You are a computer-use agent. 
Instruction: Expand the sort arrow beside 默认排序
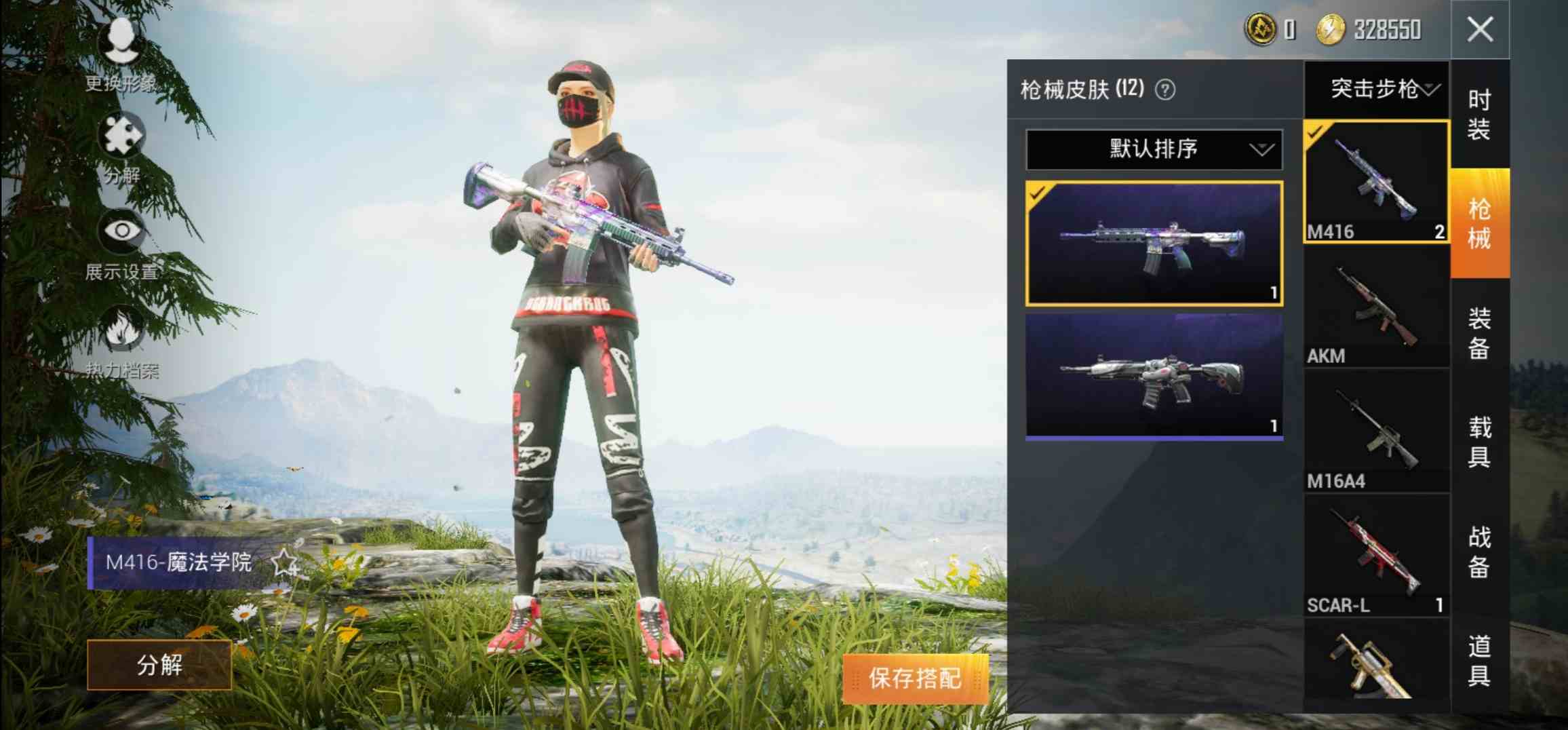click(1261, 150)
